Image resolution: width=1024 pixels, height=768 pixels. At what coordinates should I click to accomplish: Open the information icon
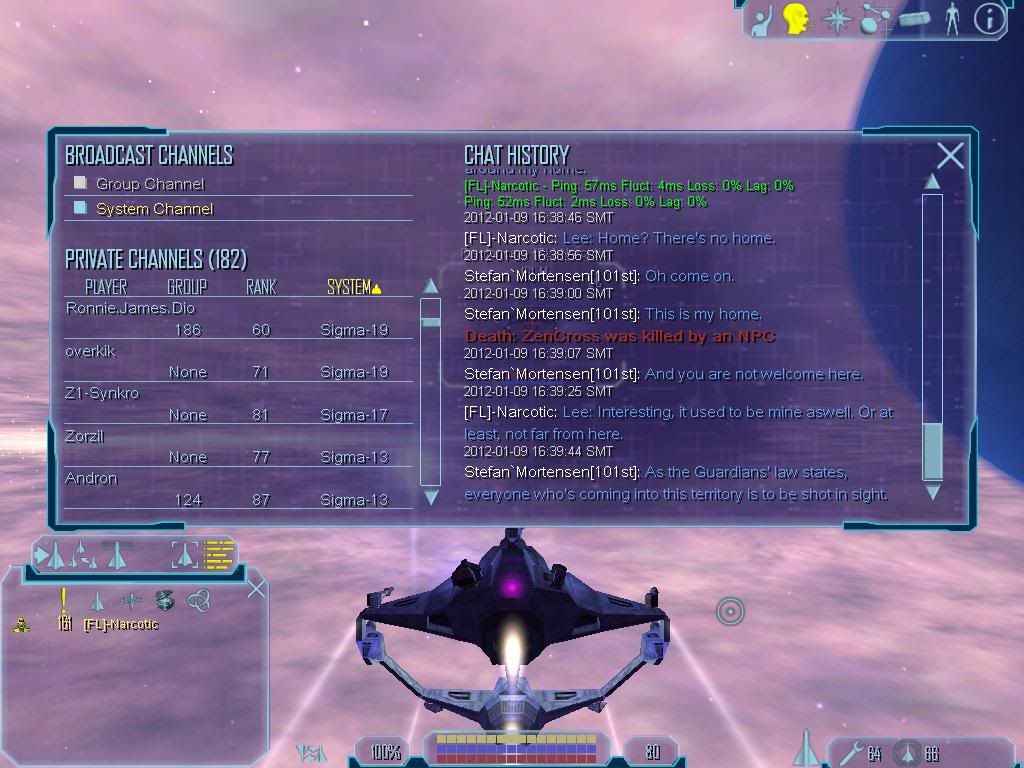point(989,18)
